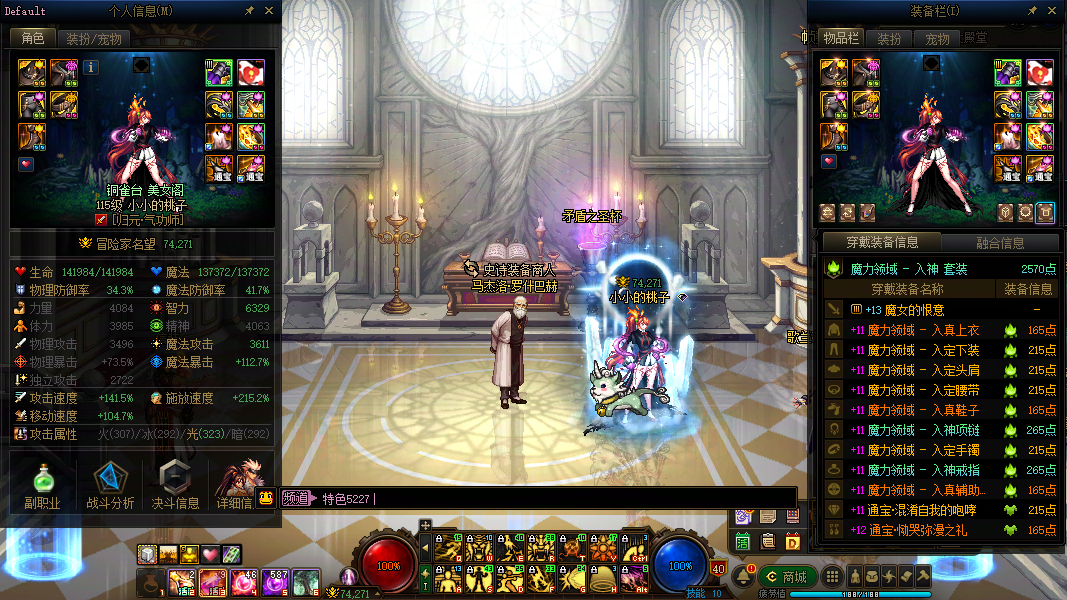Open 战斗分析 combat analysis
This screenshot has width=1067, height=600.
(110, 487)
